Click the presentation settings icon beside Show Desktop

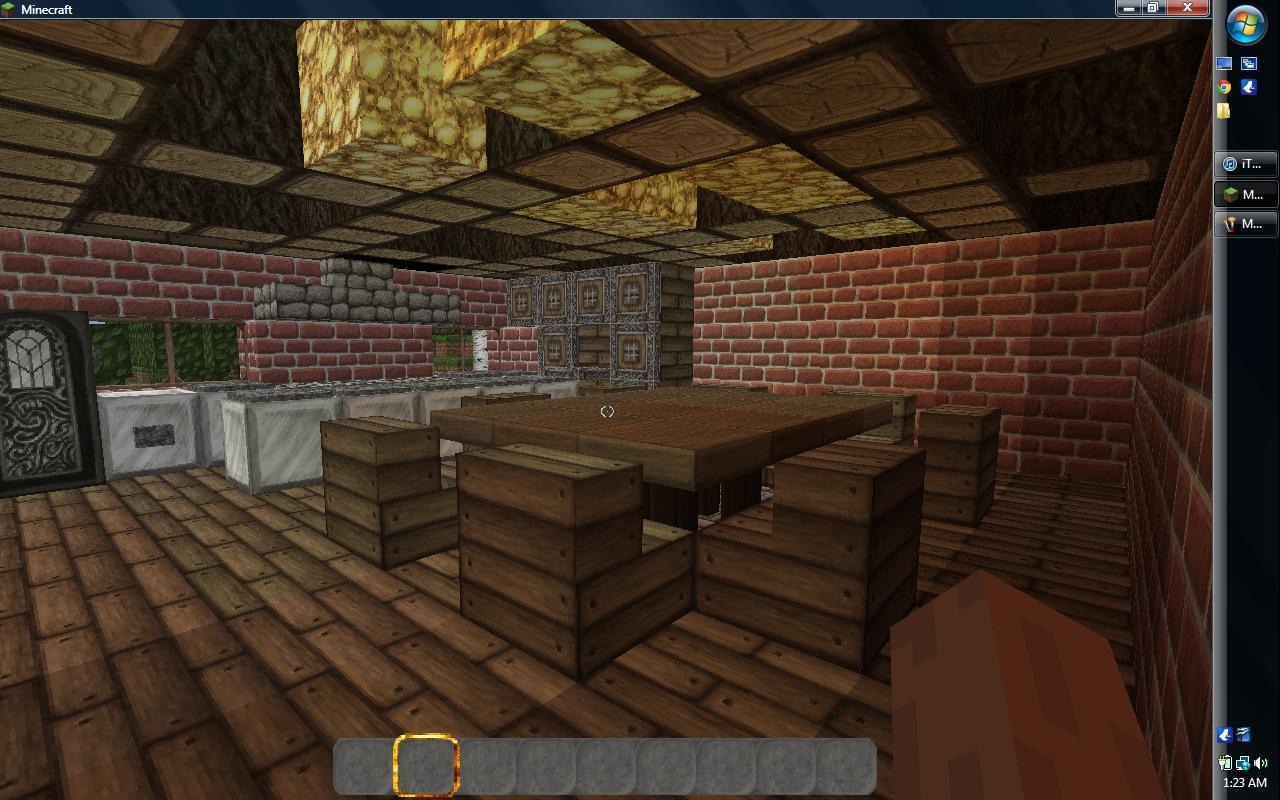coord(1248,62)
